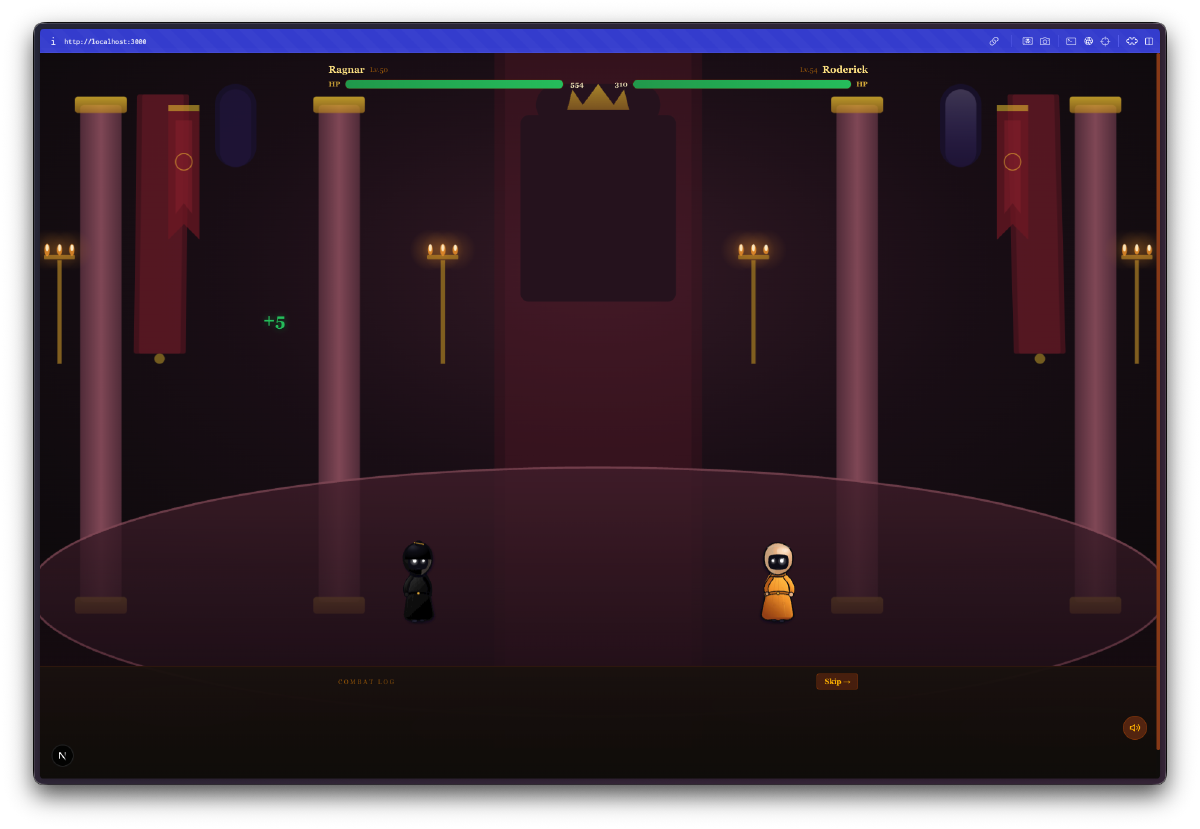Toggle the split panel icon in toolbar
The height and width of the screenshot is (829, 1200).
coord(1149,41)
